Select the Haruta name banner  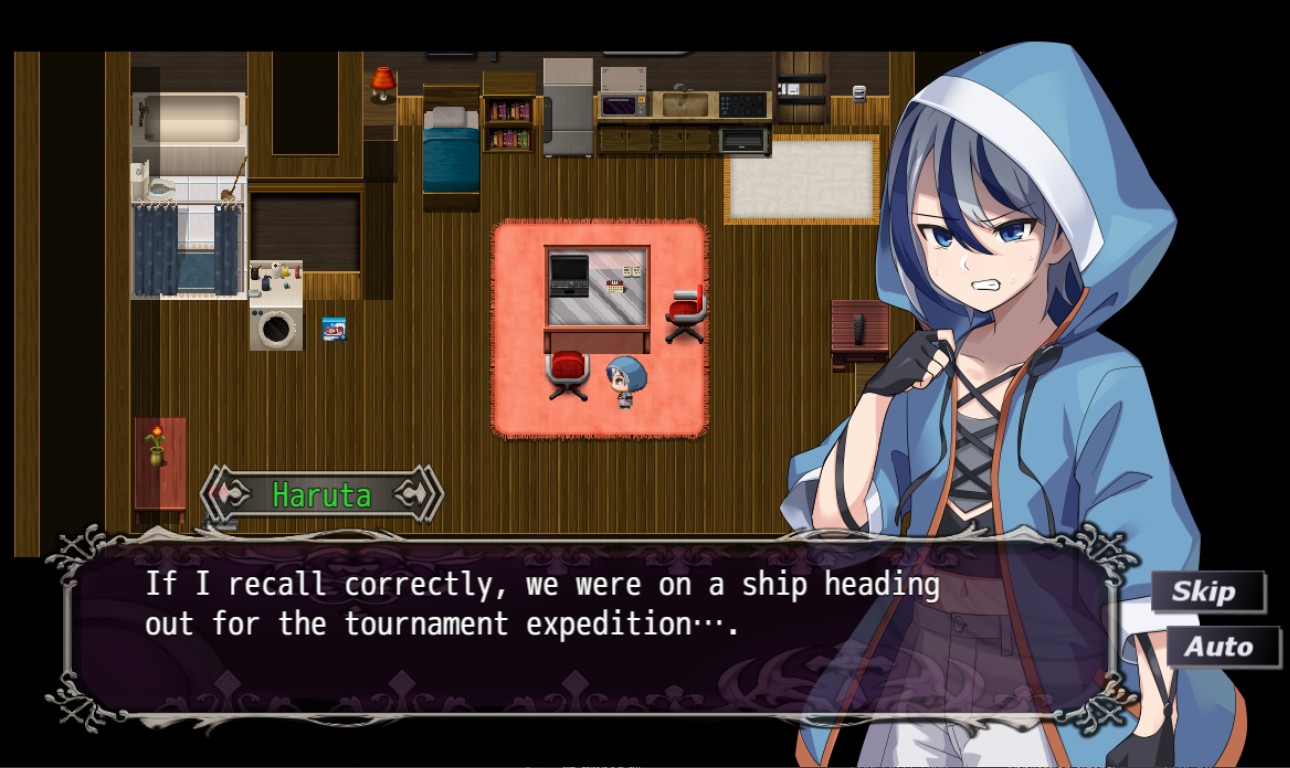click(x=320, y=494)
